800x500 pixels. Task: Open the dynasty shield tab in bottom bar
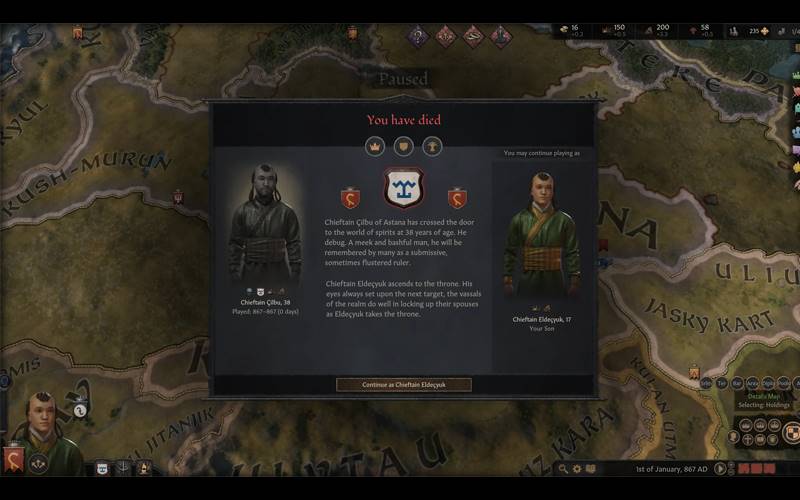pyautogui.click(x=102, y=467)
